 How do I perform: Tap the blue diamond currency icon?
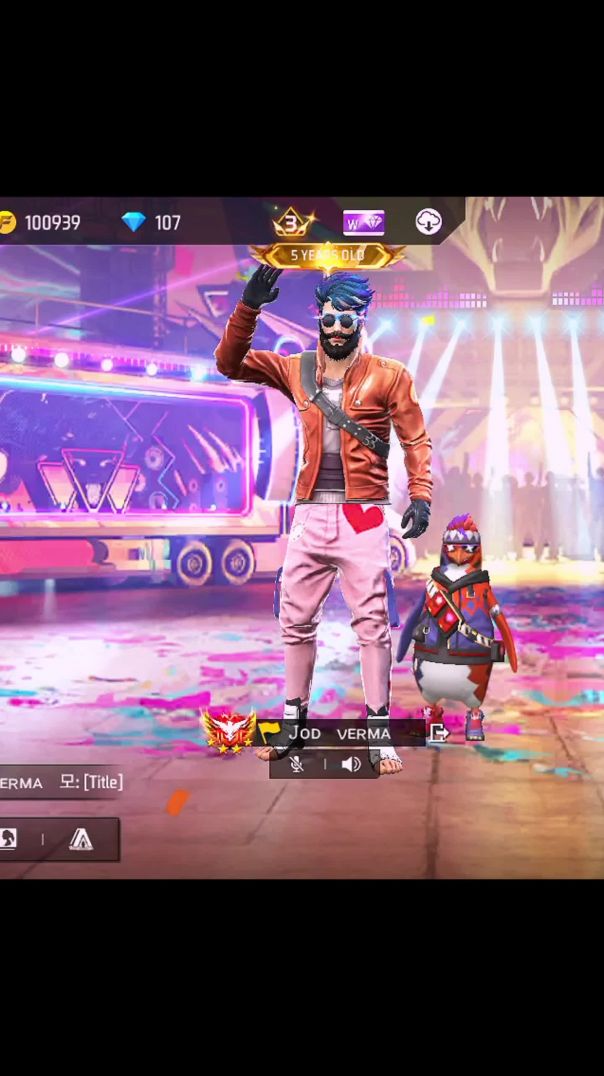coord(133,222)
